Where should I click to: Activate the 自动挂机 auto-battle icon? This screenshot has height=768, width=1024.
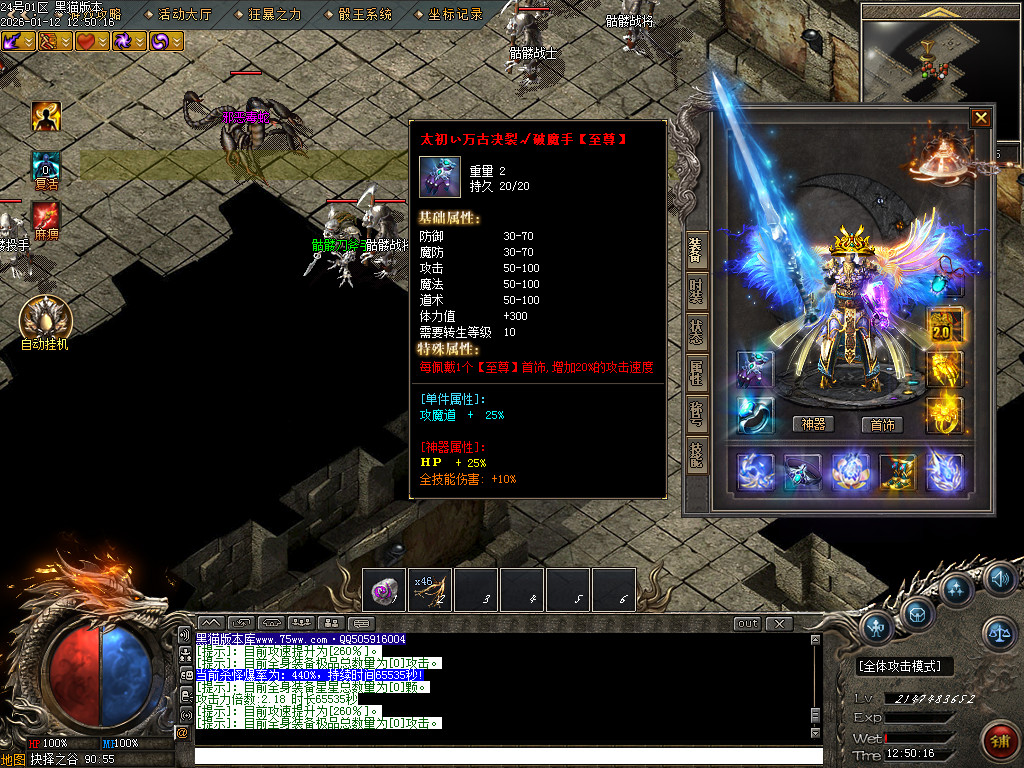coord(45,318)
